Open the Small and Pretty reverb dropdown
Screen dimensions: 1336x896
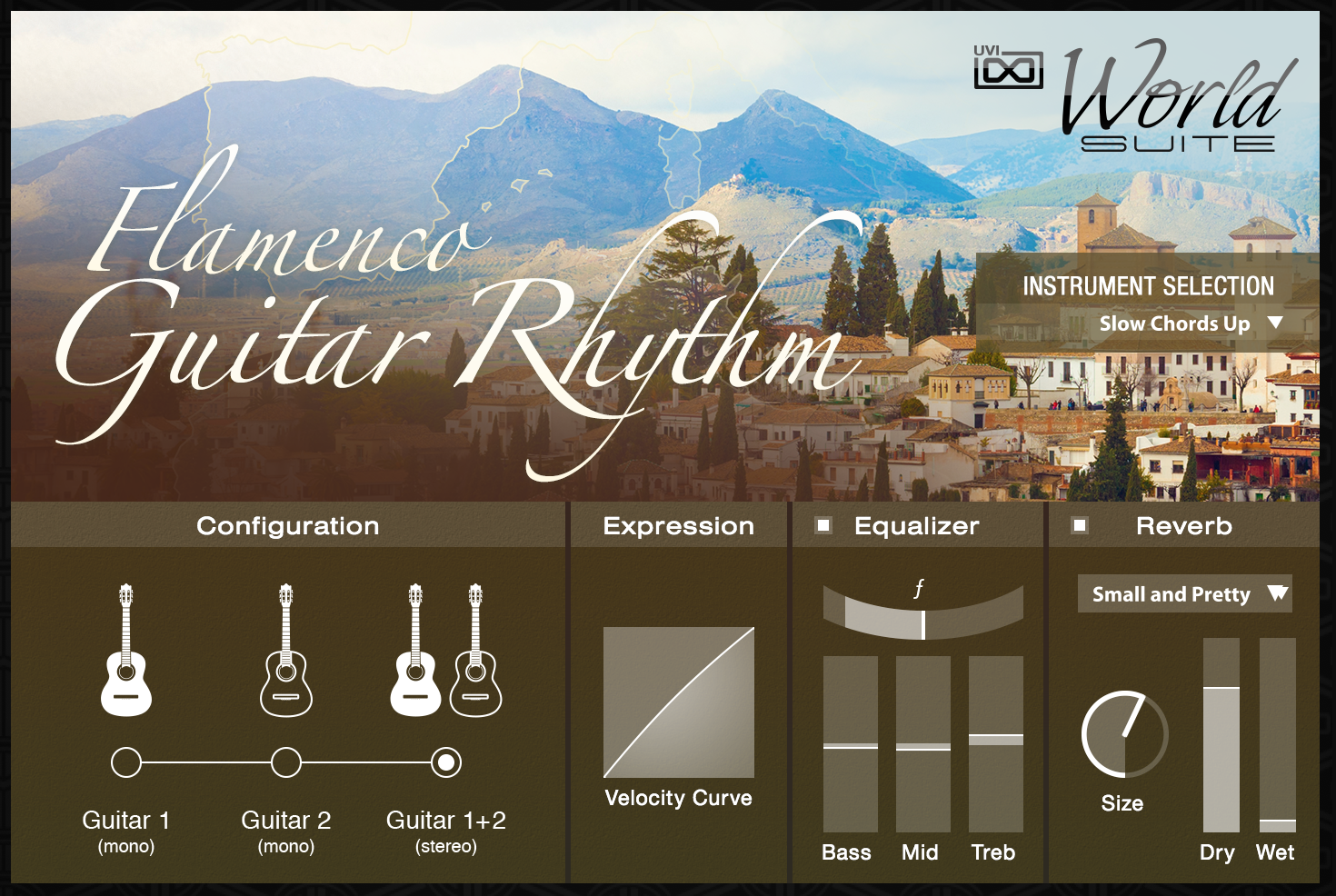click(1185, 594)
